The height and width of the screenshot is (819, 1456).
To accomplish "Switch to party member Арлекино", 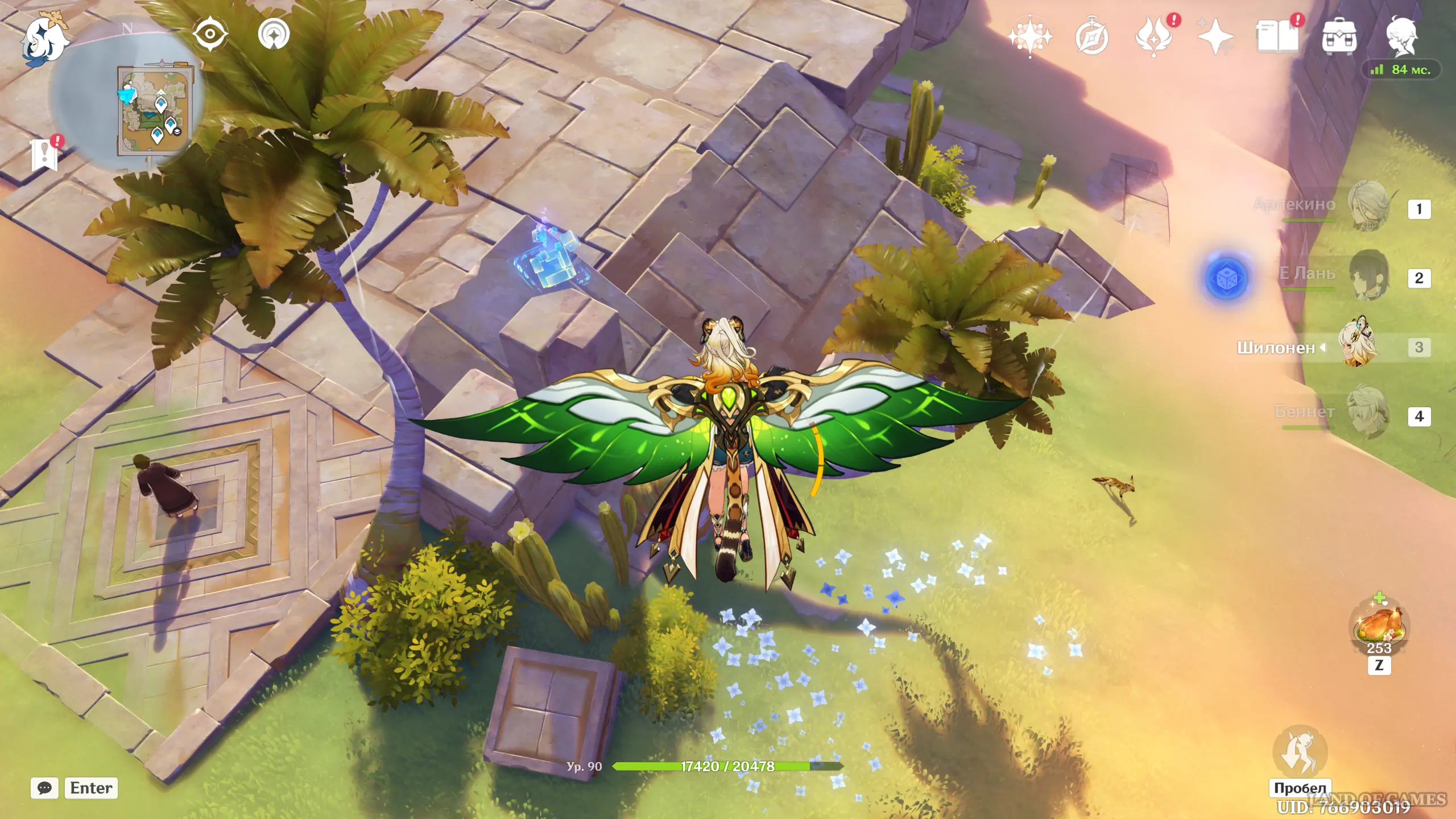I will pyautogui.click(x=1368, y=206).
